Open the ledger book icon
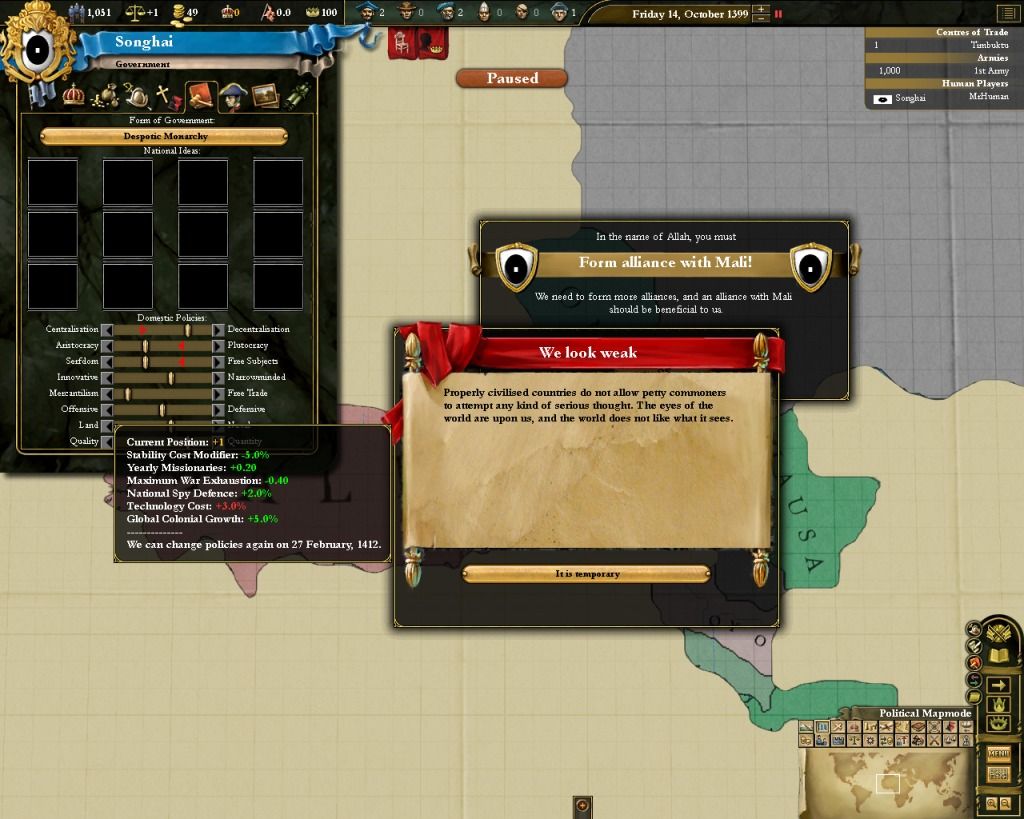Image resolution: width=1024 pixels, height=819 pixels. point(997,657)
